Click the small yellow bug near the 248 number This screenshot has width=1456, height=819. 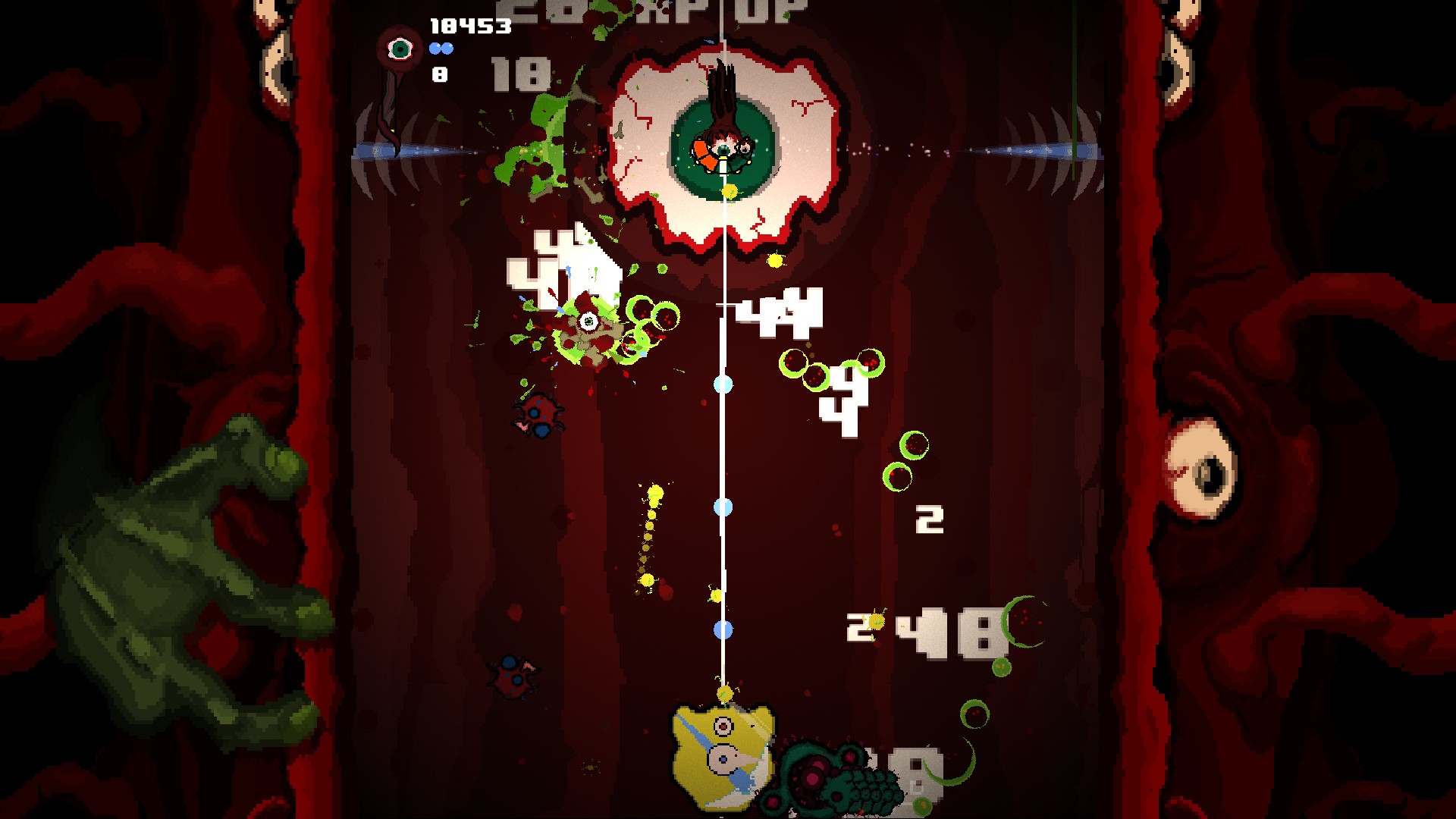pyautogui.click(x=876, y=621)
